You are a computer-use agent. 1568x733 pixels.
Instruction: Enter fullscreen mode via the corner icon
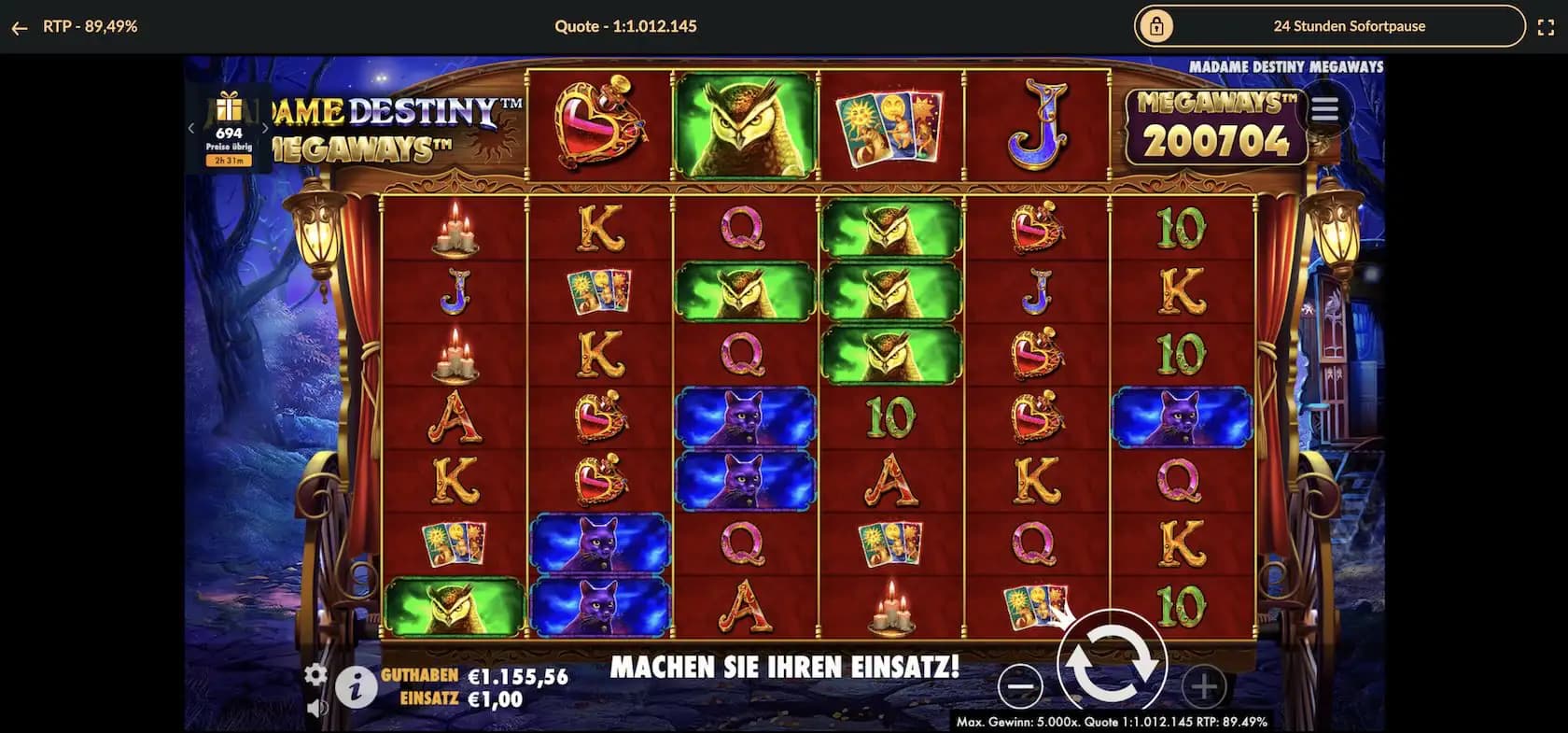click(1546, 27)
